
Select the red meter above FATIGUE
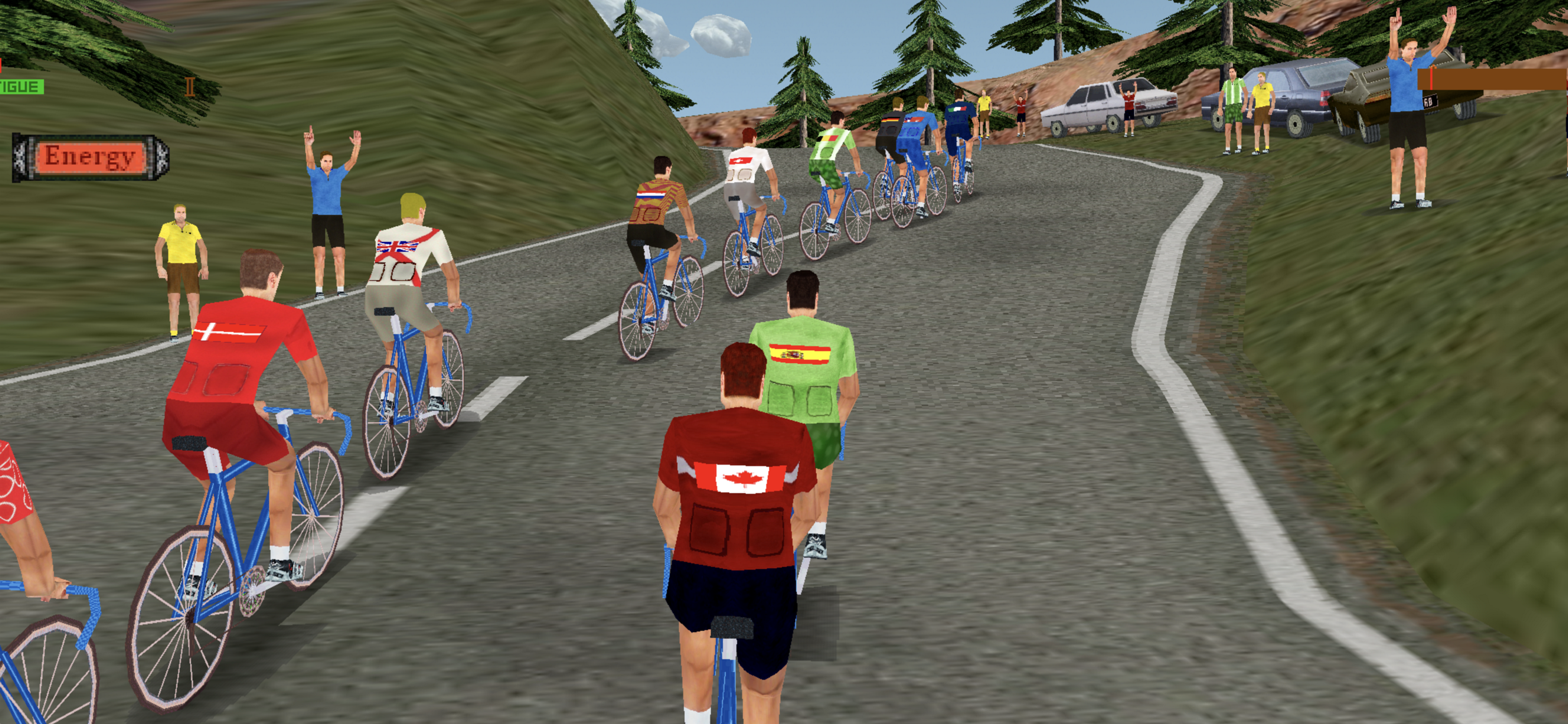pos(2,67)
